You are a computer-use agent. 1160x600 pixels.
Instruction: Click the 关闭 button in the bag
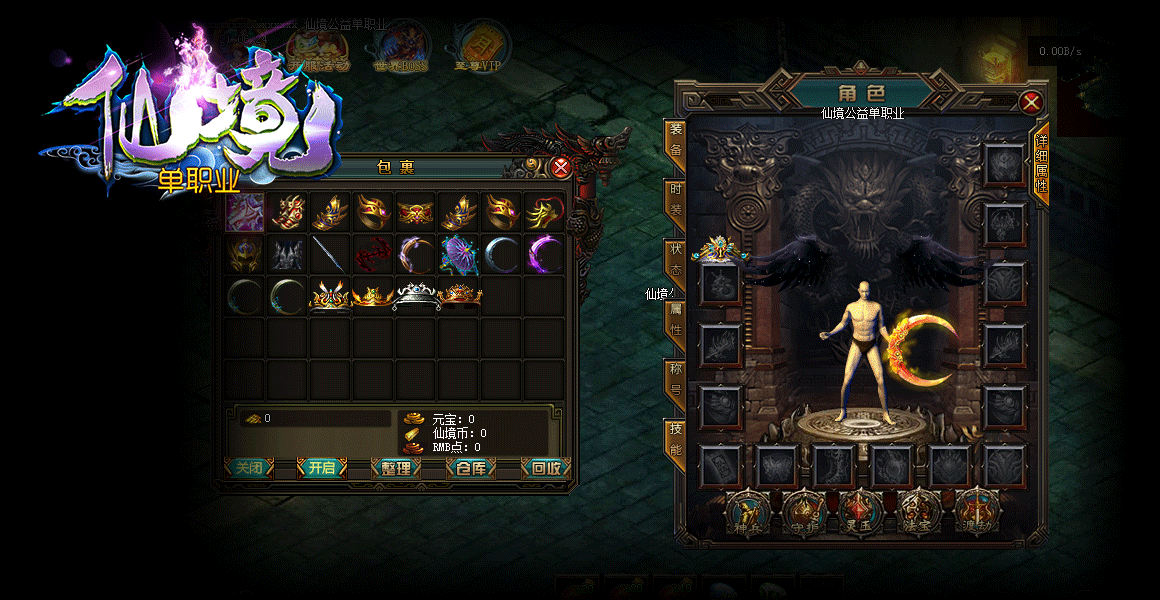tap(247, 468)
